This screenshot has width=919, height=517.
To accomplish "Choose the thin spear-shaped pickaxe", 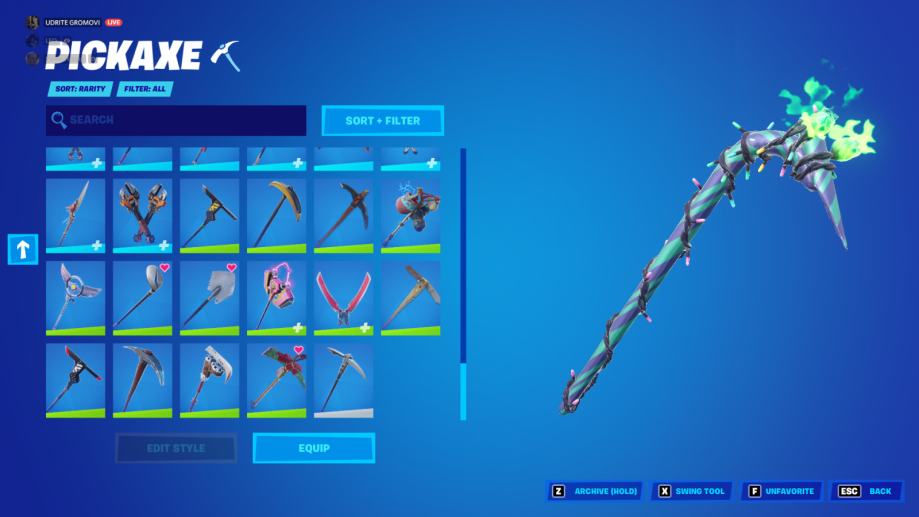I will 75,215.
